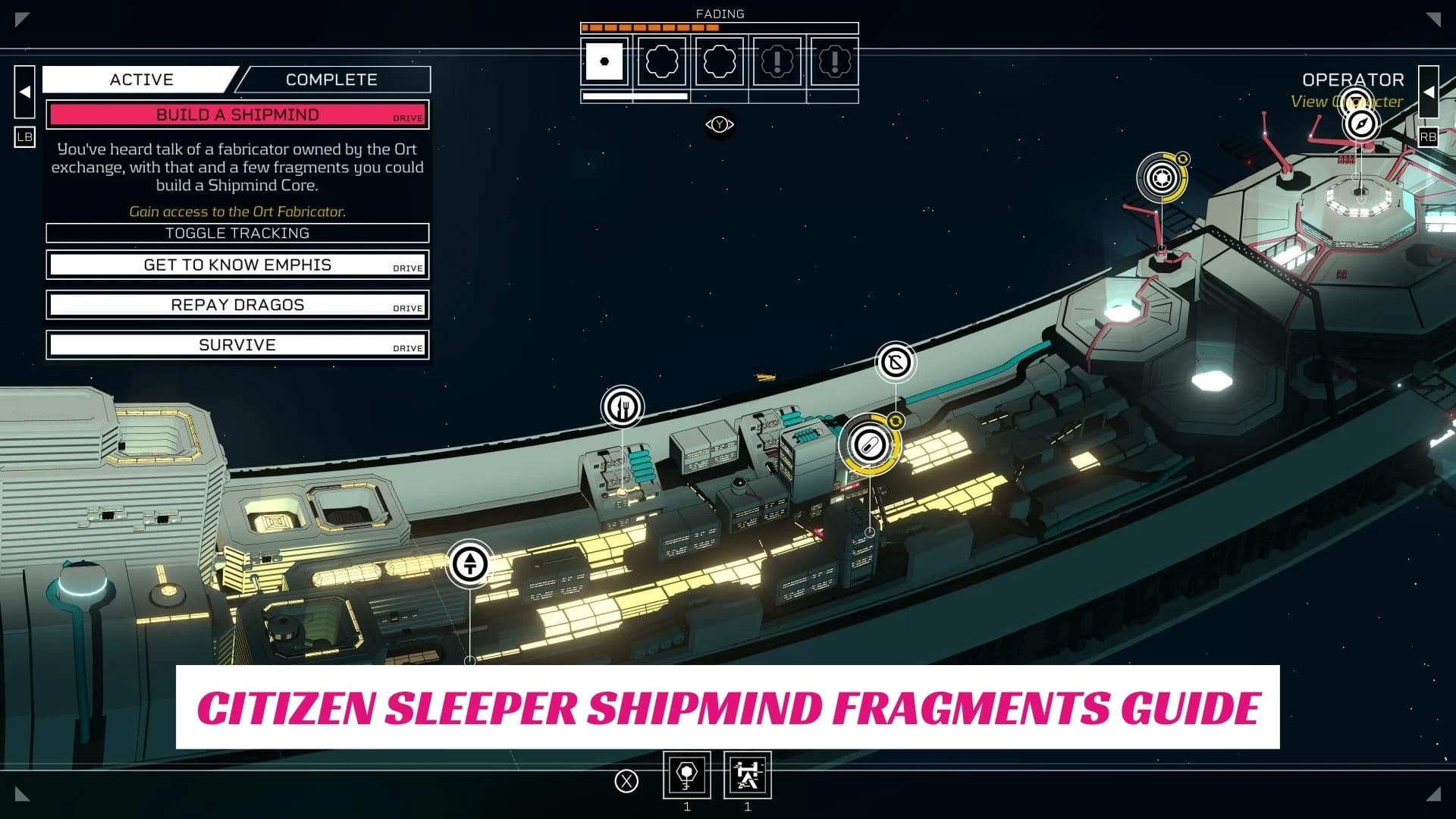Viewport: 1456px width, 819px height.
Task: Toggle tracking for Build a Shipmind
Action: [237, 234]
